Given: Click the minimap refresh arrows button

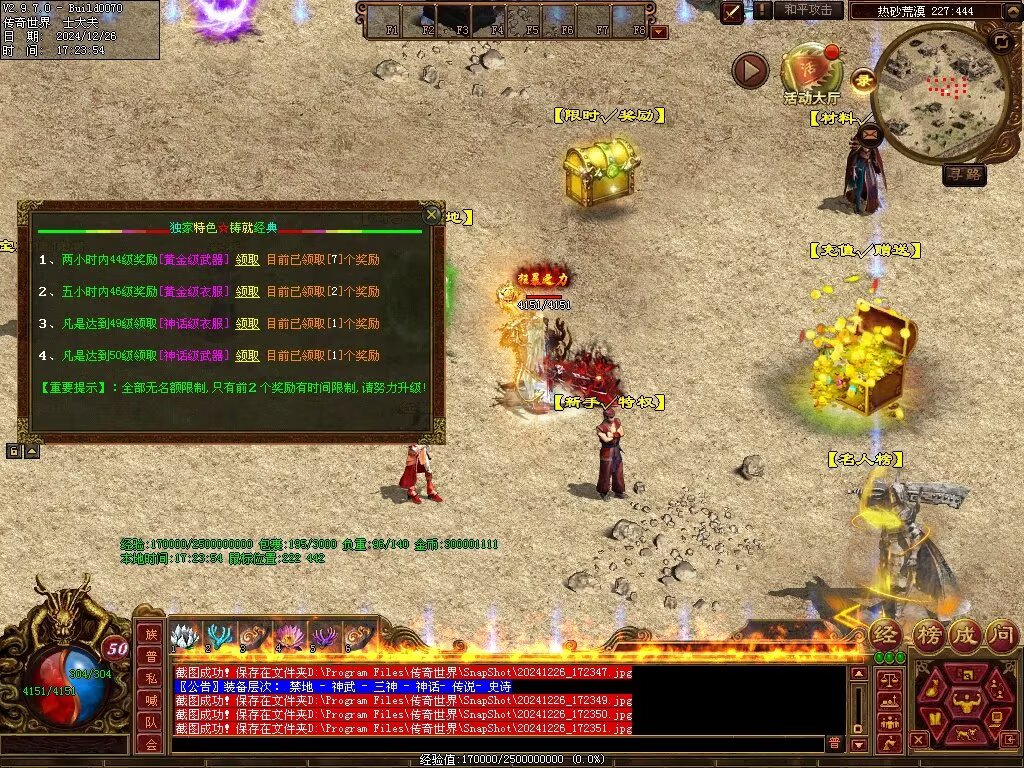Looking at the screenshot, I should coord(1000,41).
